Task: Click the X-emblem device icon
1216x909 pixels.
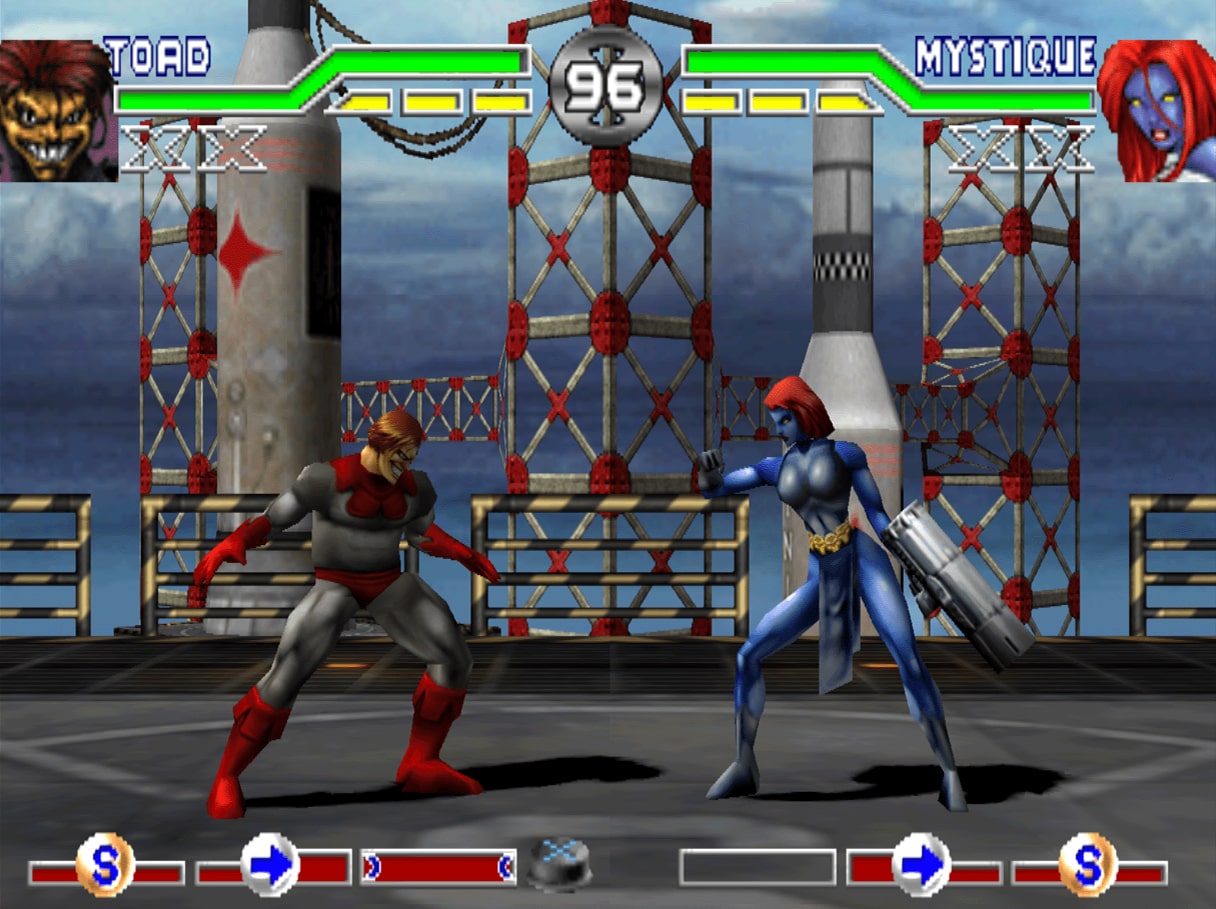Action: [560, 864]
